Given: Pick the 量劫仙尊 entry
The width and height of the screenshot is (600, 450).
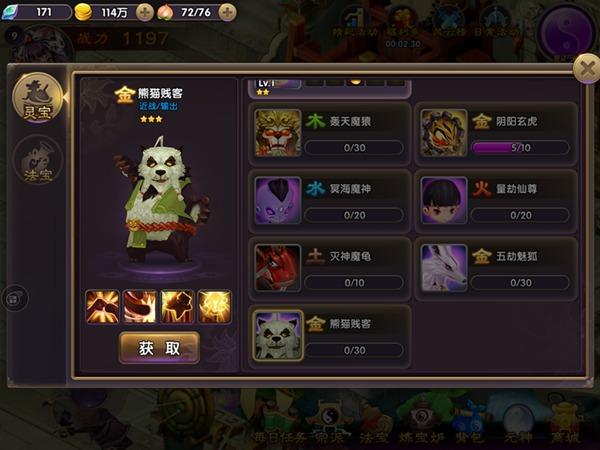Looking at the screenshot, I should click(496, 200).
